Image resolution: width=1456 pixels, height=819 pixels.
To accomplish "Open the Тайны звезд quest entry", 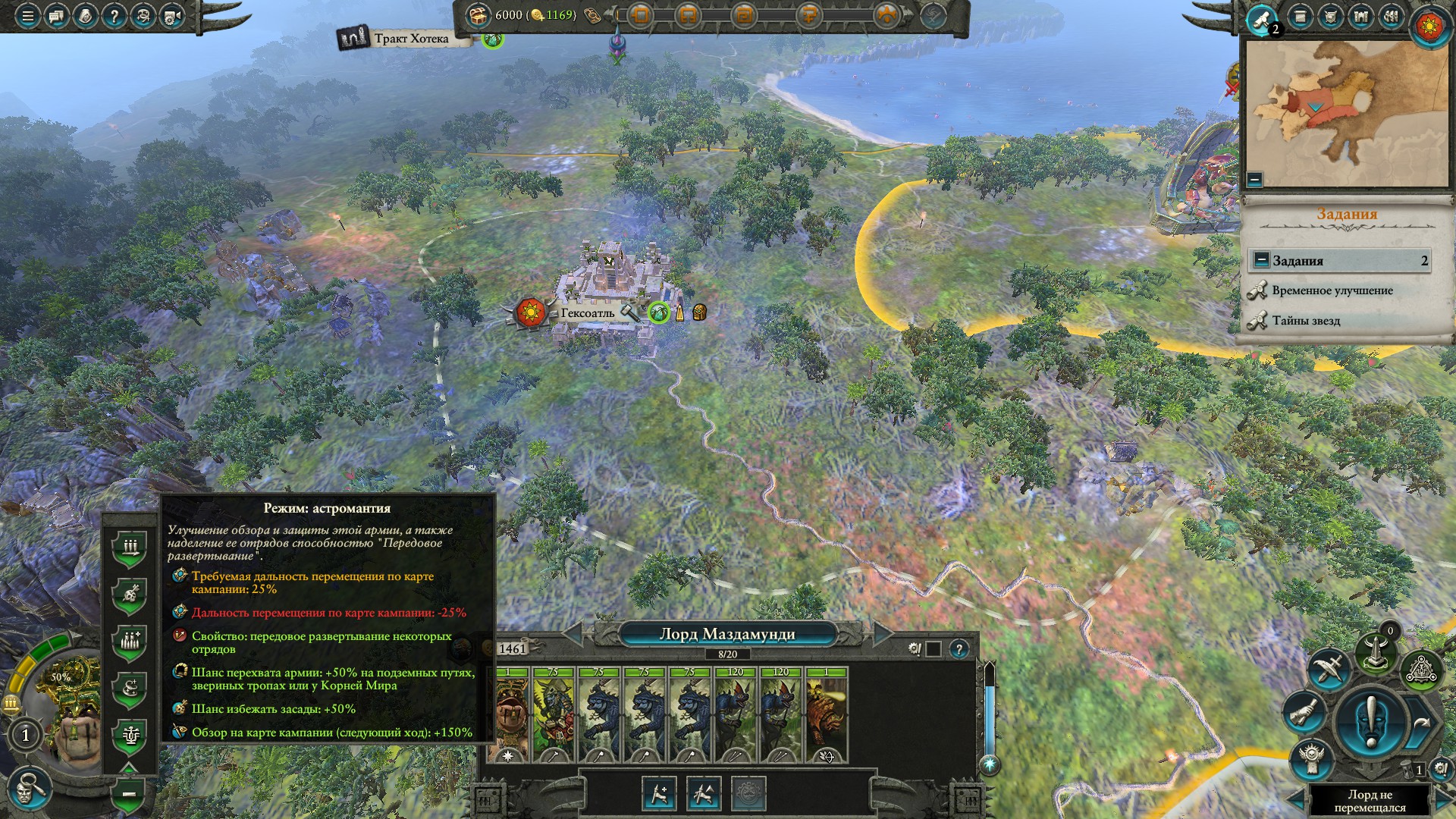I will [x=1306, y=321].
